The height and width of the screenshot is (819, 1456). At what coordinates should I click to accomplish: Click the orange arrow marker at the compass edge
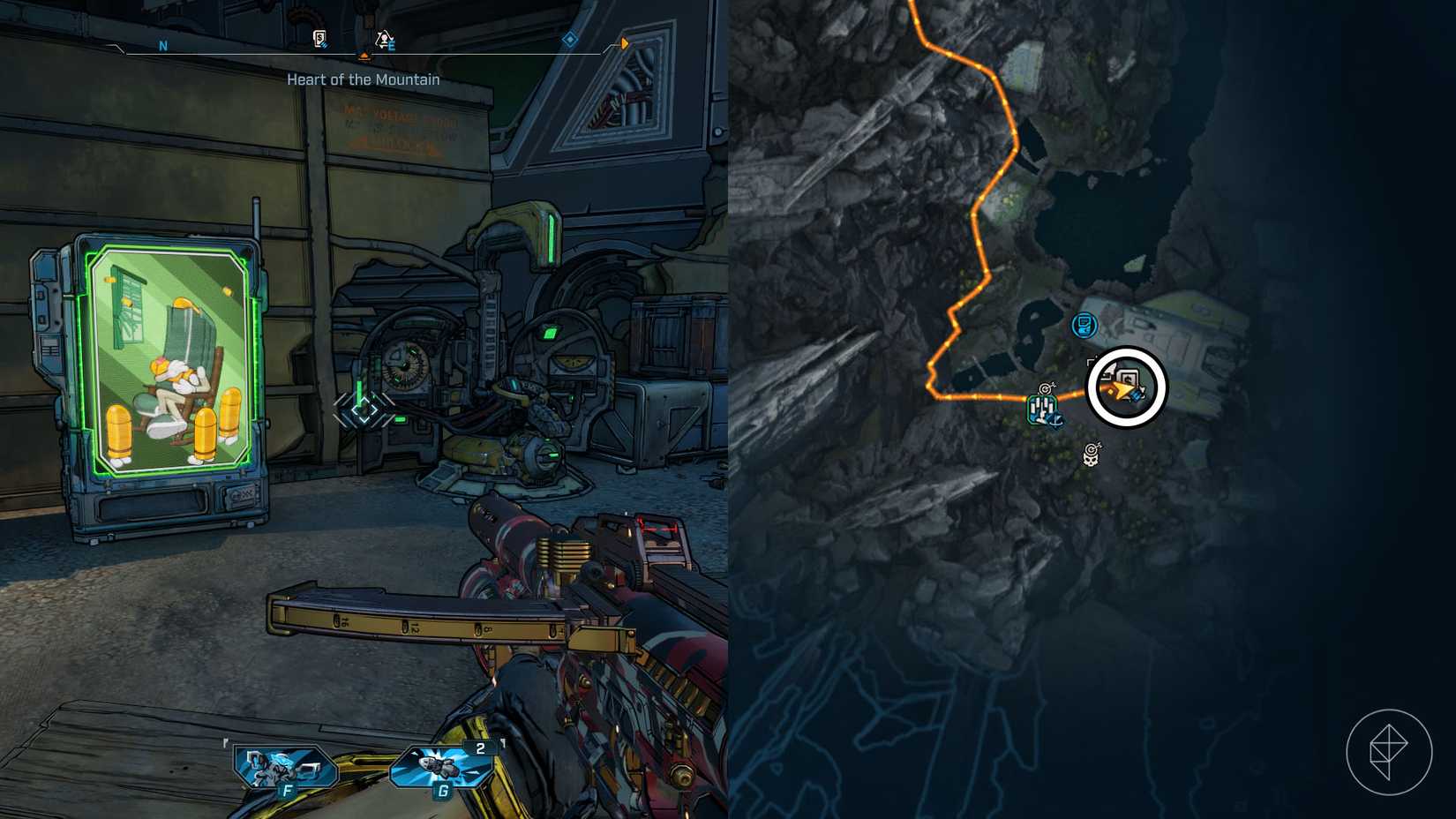(x=624, y=43)
